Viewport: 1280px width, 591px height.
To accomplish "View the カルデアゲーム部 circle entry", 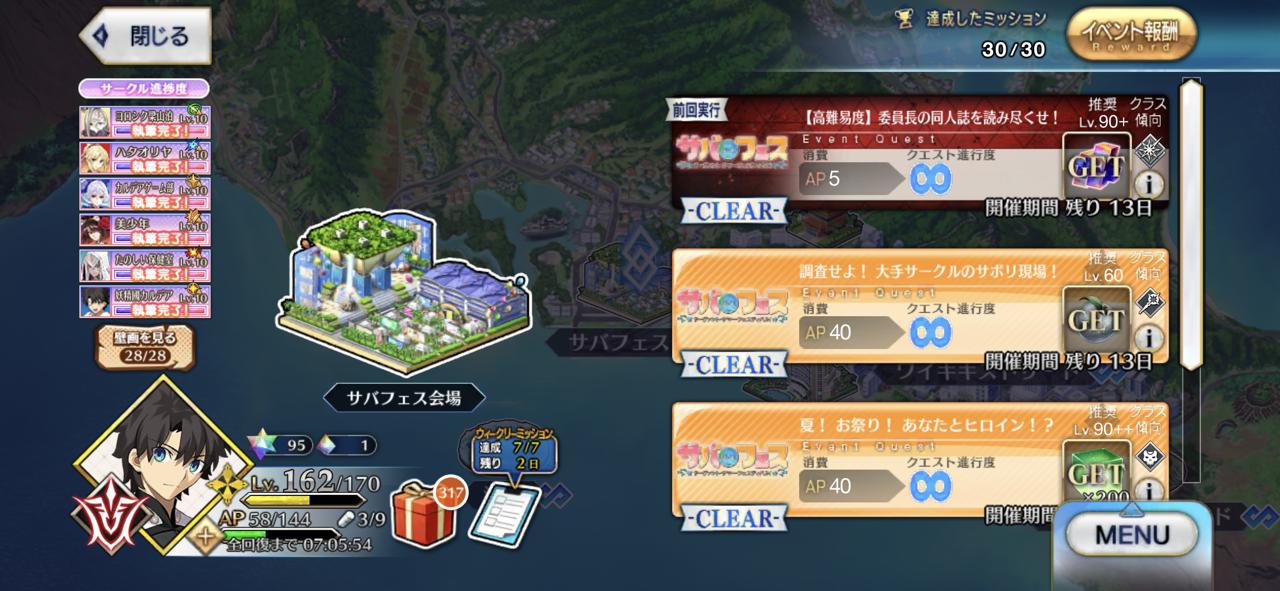I will click(145, 194).
